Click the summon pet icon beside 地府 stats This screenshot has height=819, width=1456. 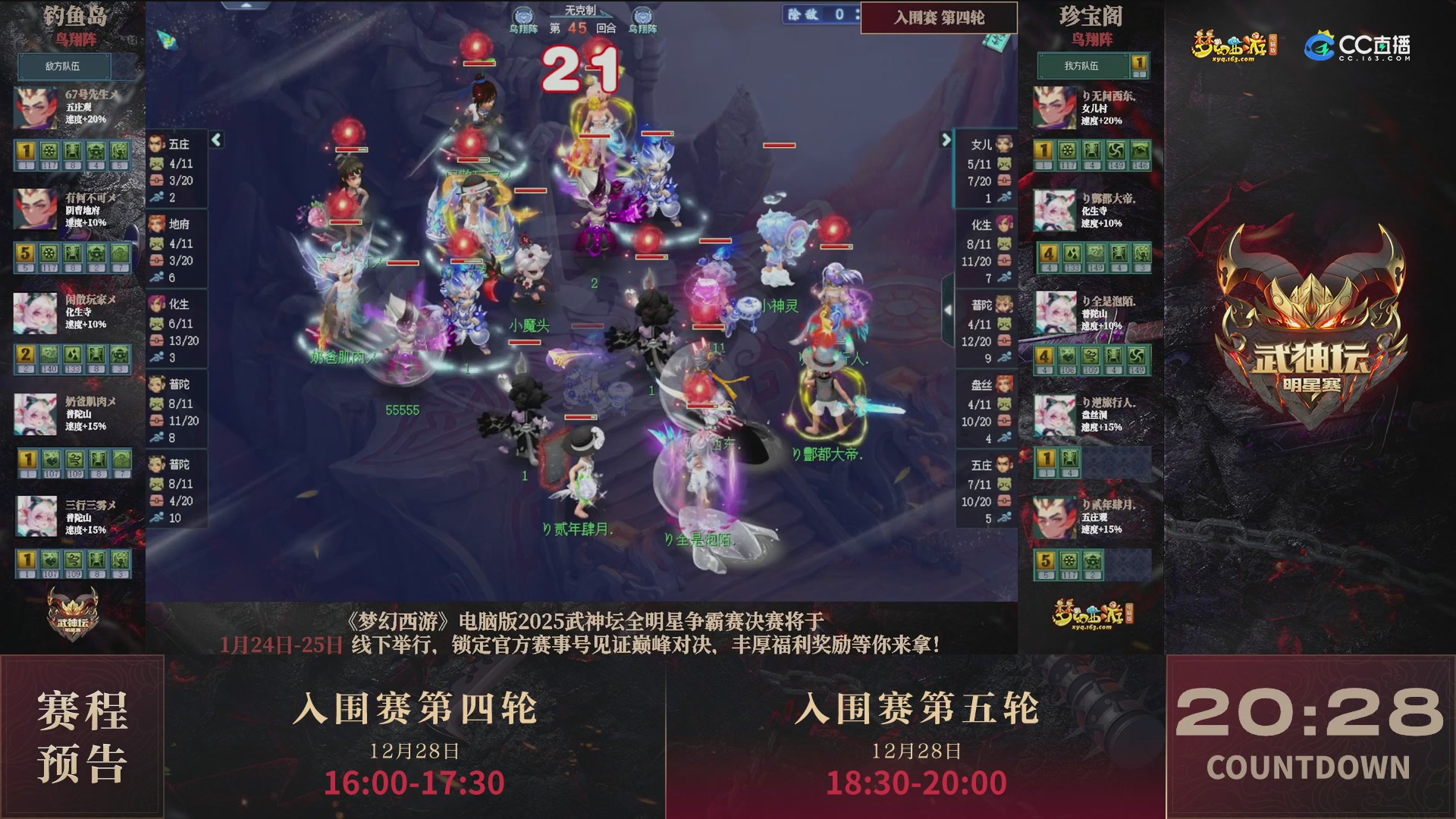[x=157, y=244]
